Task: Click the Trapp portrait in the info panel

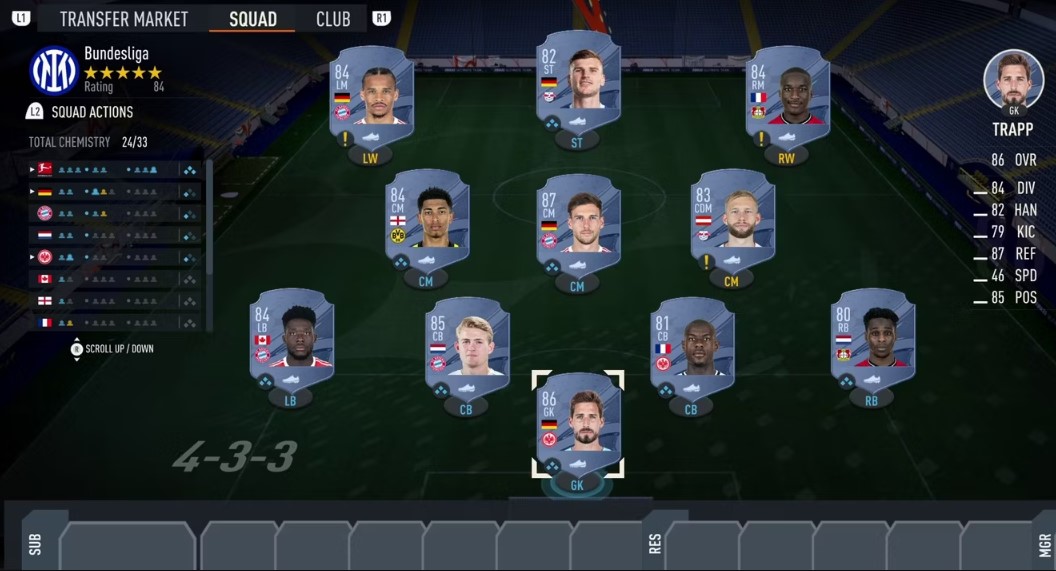Action: (x=1013, y=81)
